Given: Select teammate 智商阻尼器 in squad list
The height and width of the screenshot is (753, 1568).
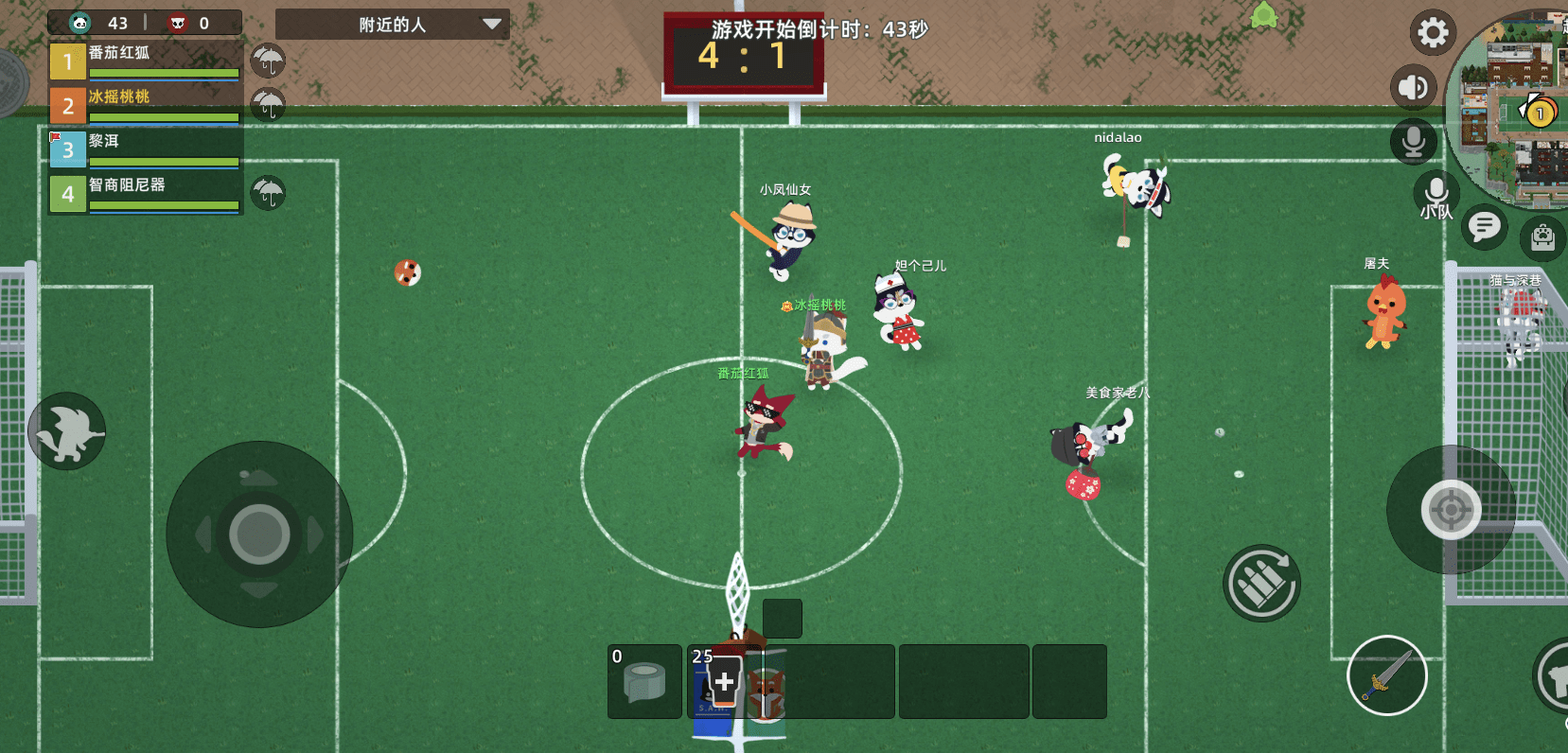Looking at the screenshot, I should tap(144, 194).
